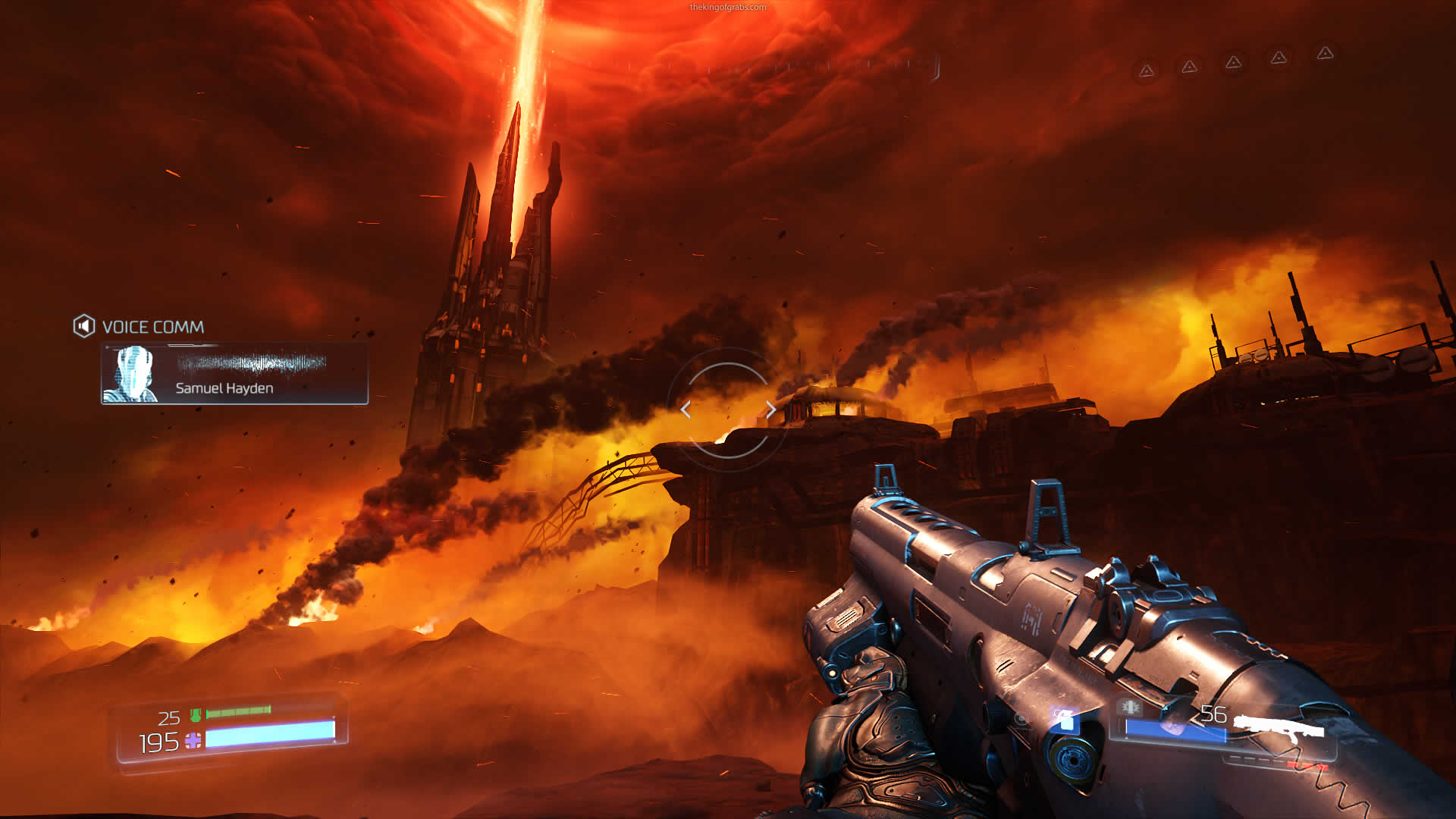Click the weapon mod icon above ammo bar
Screen dimensions: 1456x819
point(1130,708)
